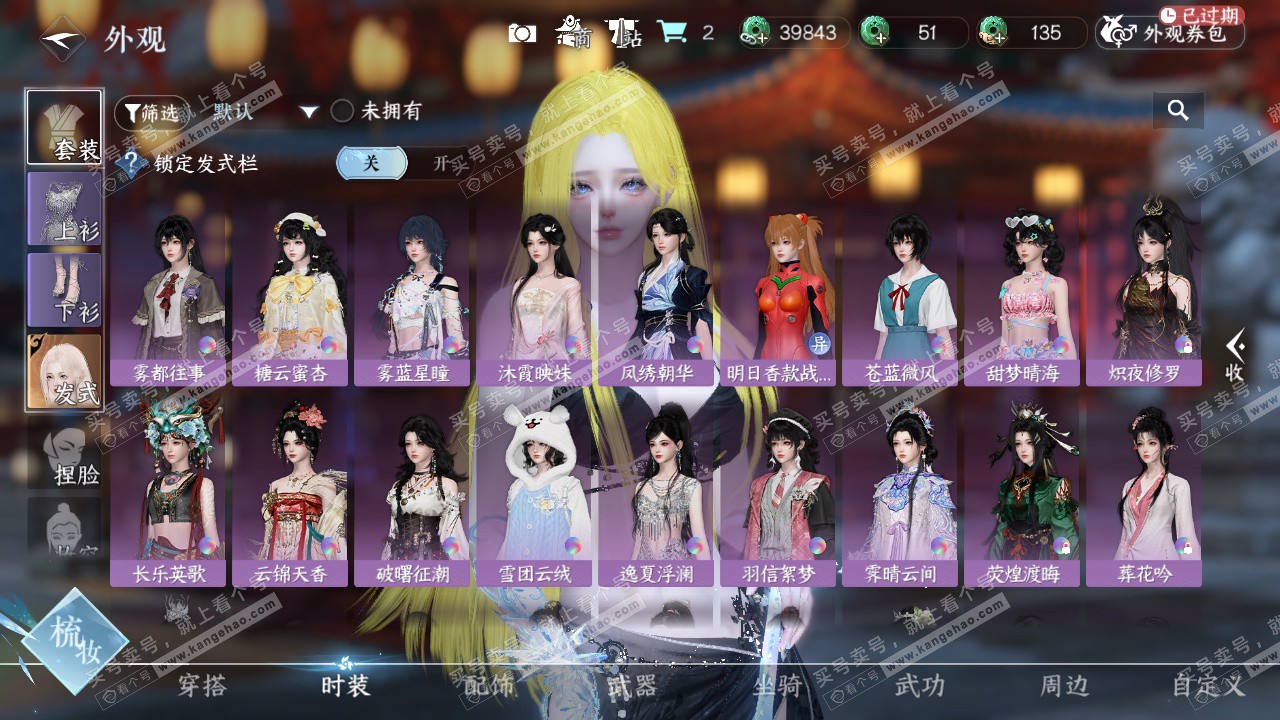The width and height of the screenshot is (1280, 720).
Task: Switch to the 武器 bottom tab
Action: pyautogui.click(x=632, y=685)
